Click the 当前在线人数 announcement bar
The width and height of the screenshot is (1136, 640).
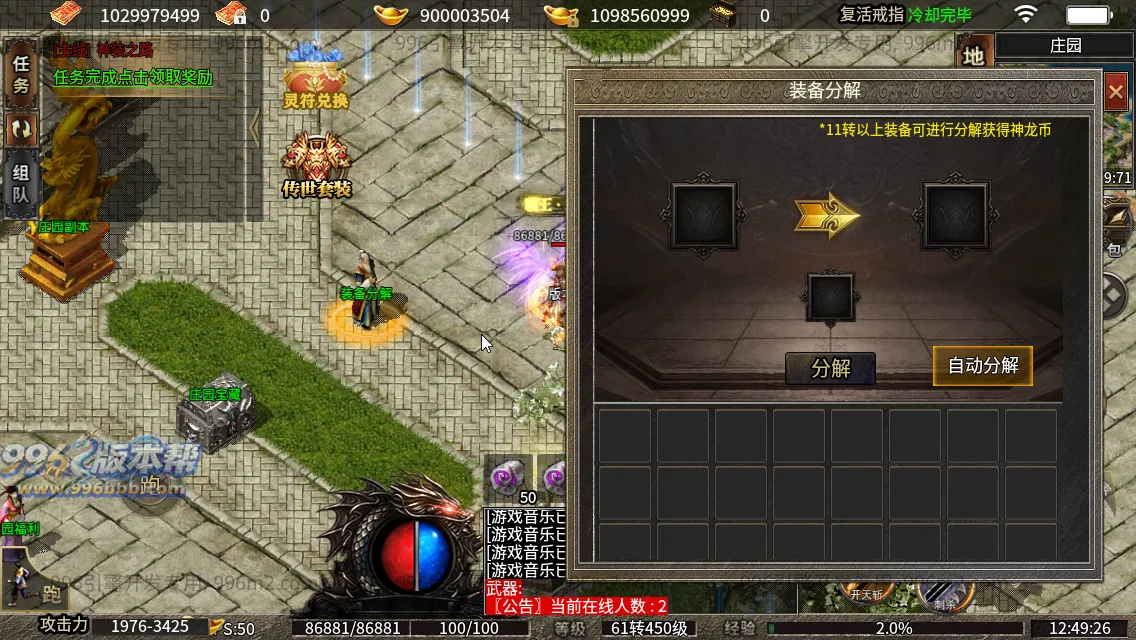576,606
